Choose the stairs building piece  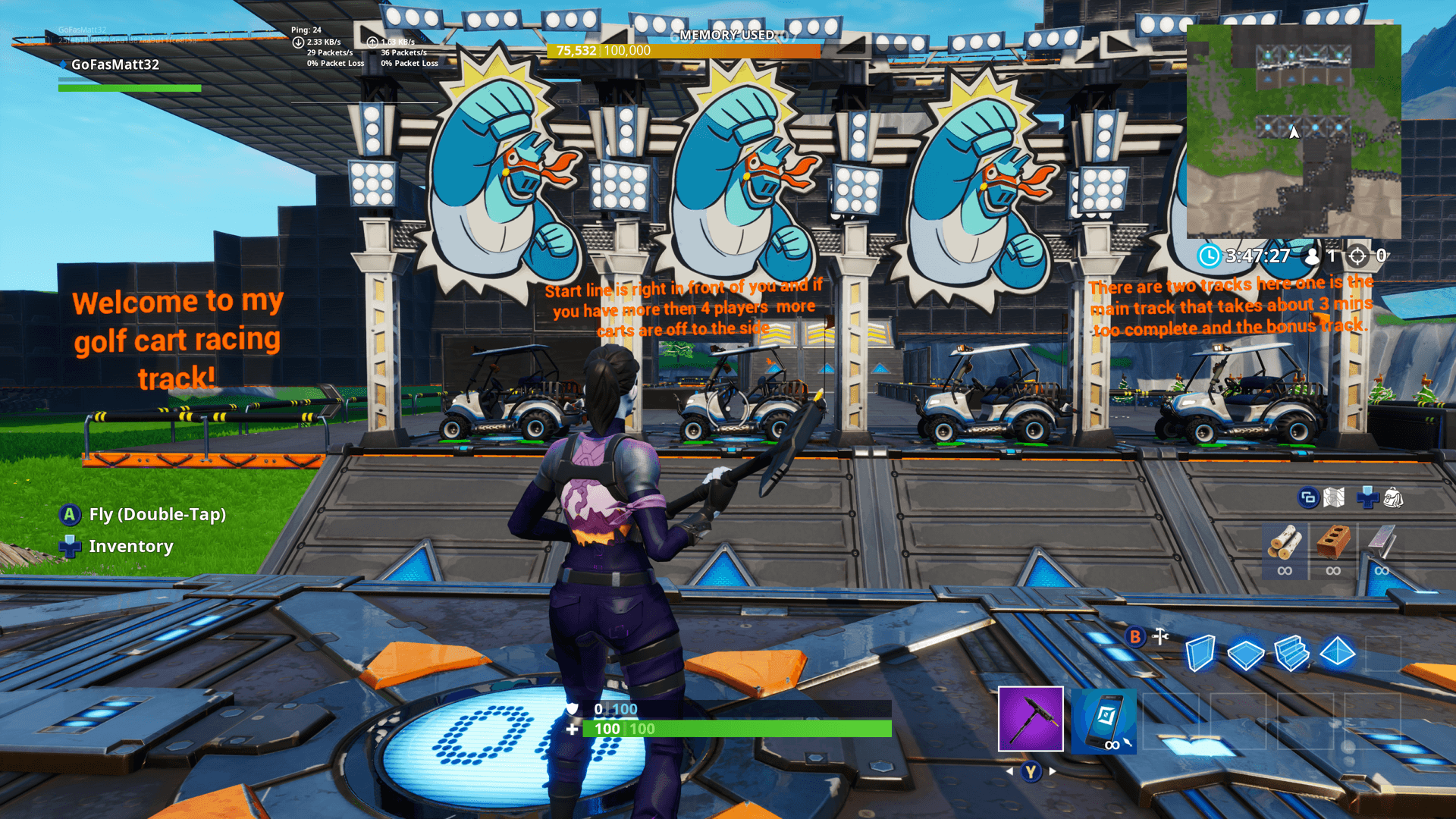pos(1291,654)
